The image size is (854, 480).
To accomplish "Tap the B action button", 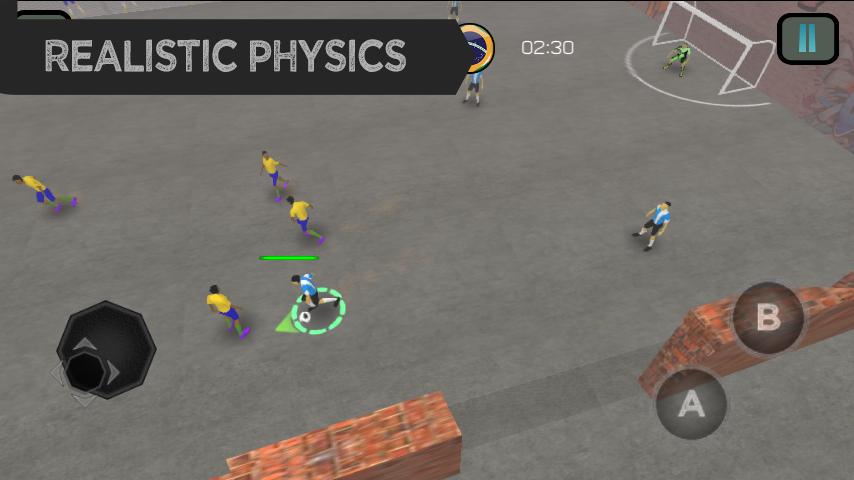I will (768, 318).
